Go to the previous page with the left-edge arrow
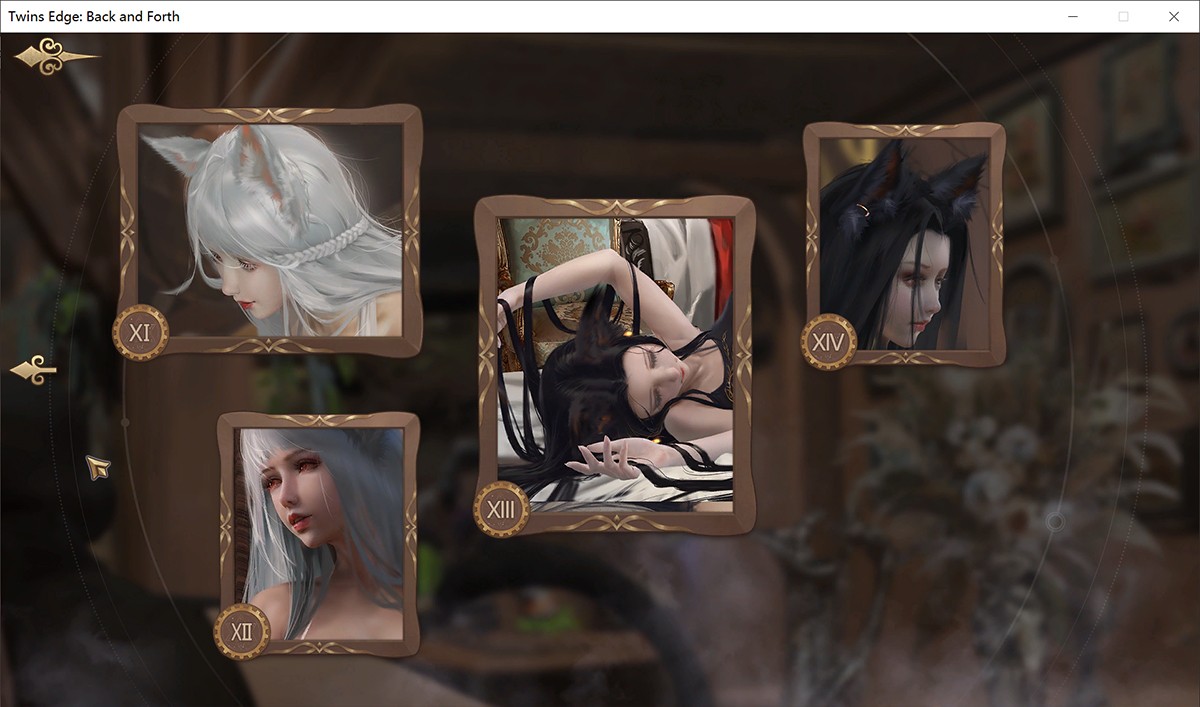Viewport: 1200px width, 707px height. [33, 371]
